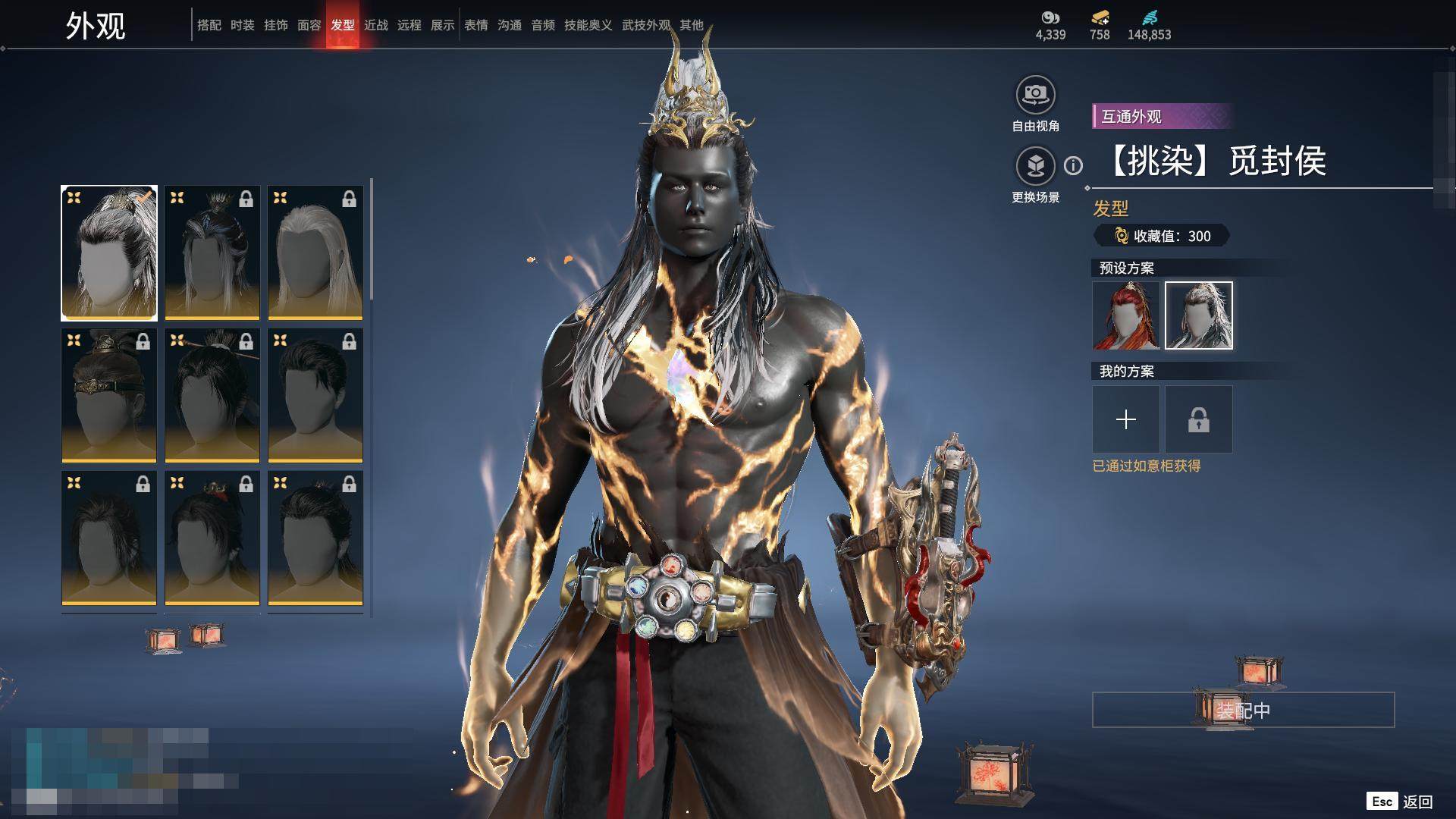Choose the red hair preset scheme
This screenshot has height=819, width=1456.
coord(1125,315)
